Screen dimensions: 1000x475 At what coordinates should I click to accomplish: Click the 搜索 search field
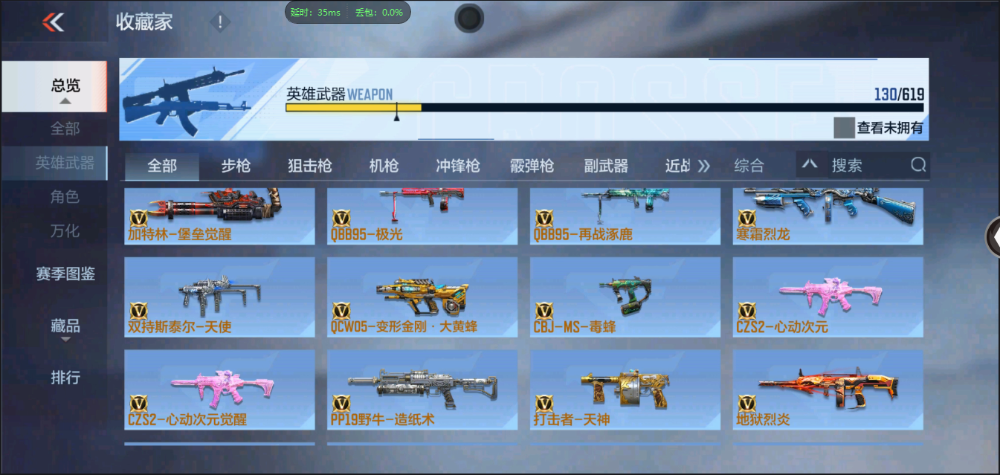pos(865,166)
